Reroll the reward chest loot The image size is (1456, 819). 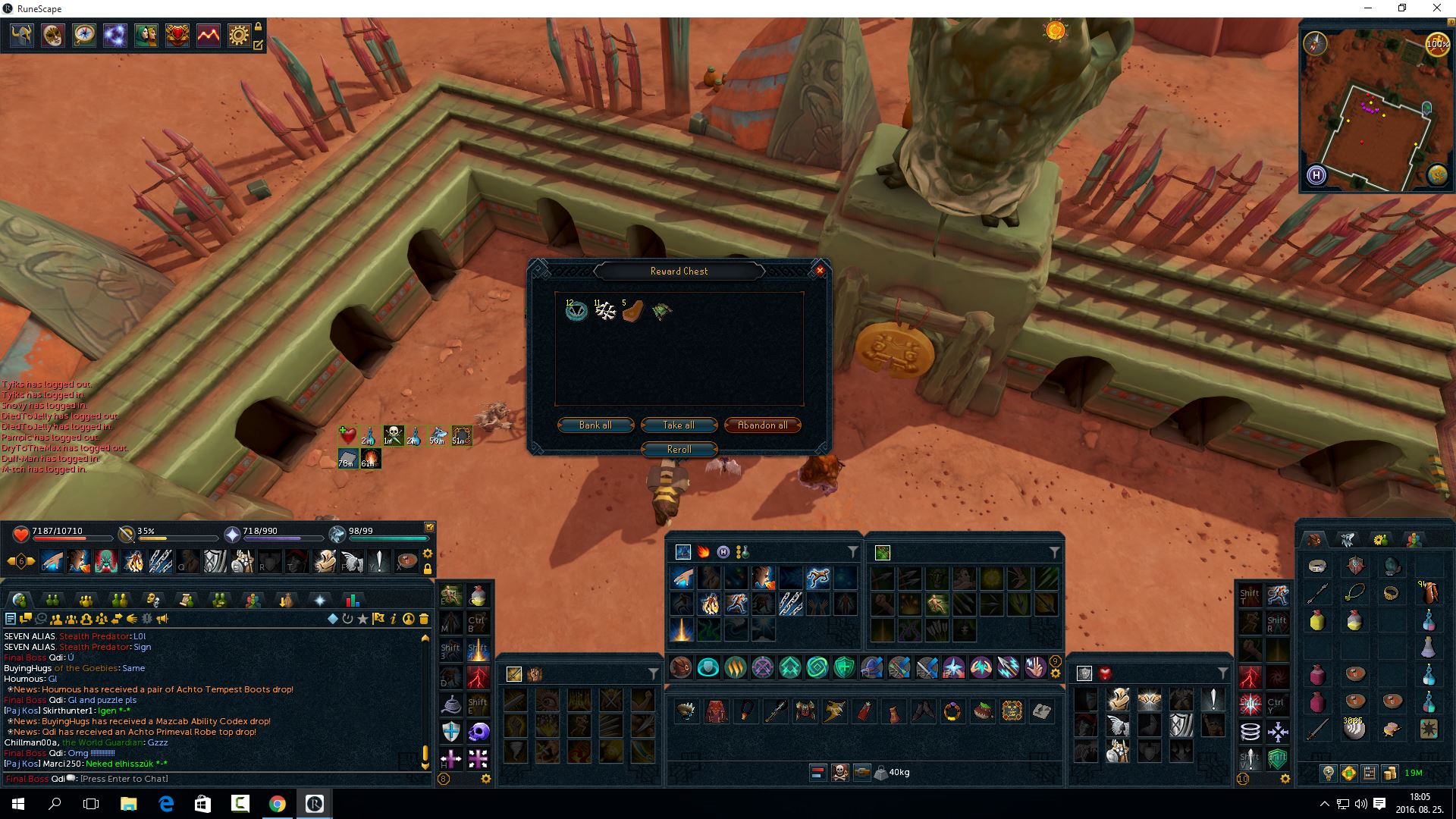coord(679,450)
